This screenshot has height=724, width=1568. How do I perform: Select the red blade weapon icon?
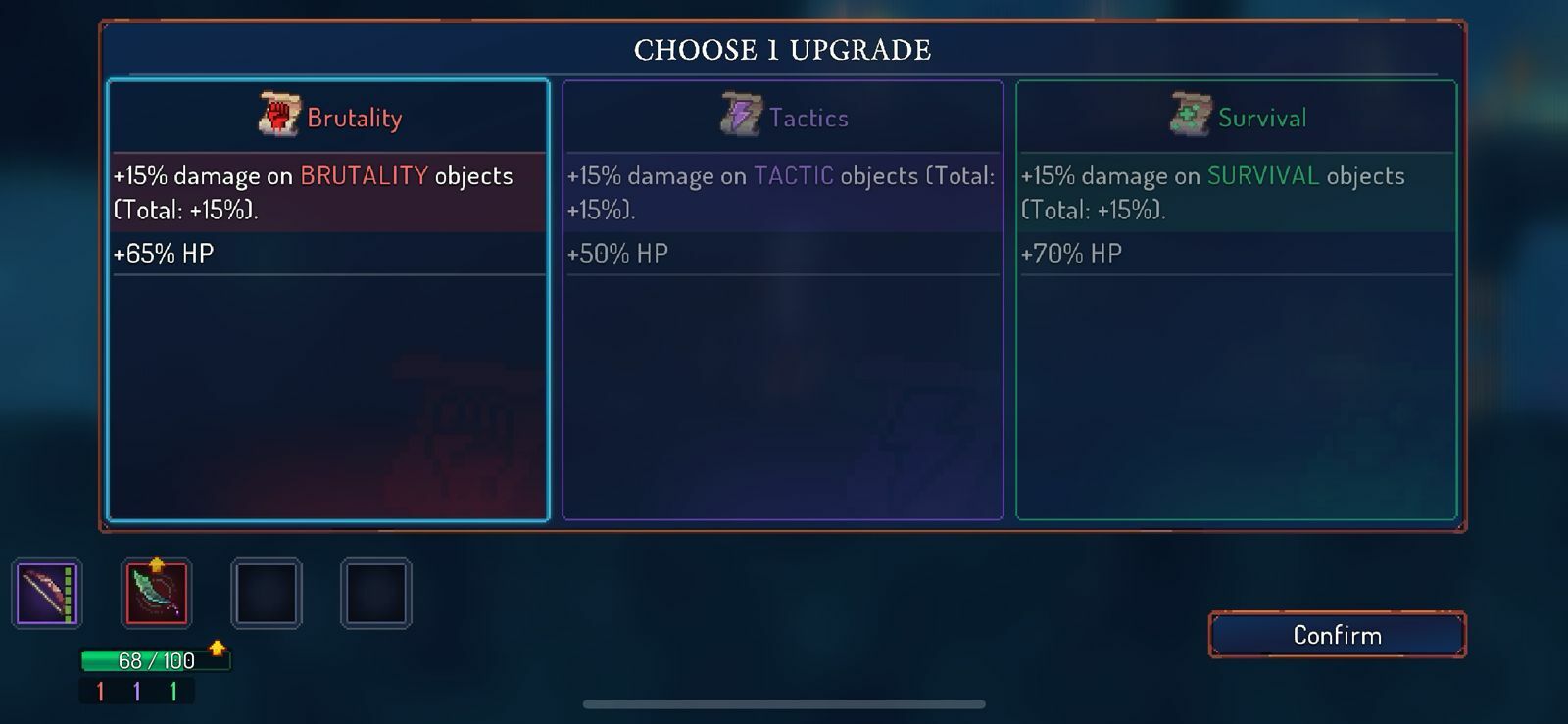pos(158,593)
